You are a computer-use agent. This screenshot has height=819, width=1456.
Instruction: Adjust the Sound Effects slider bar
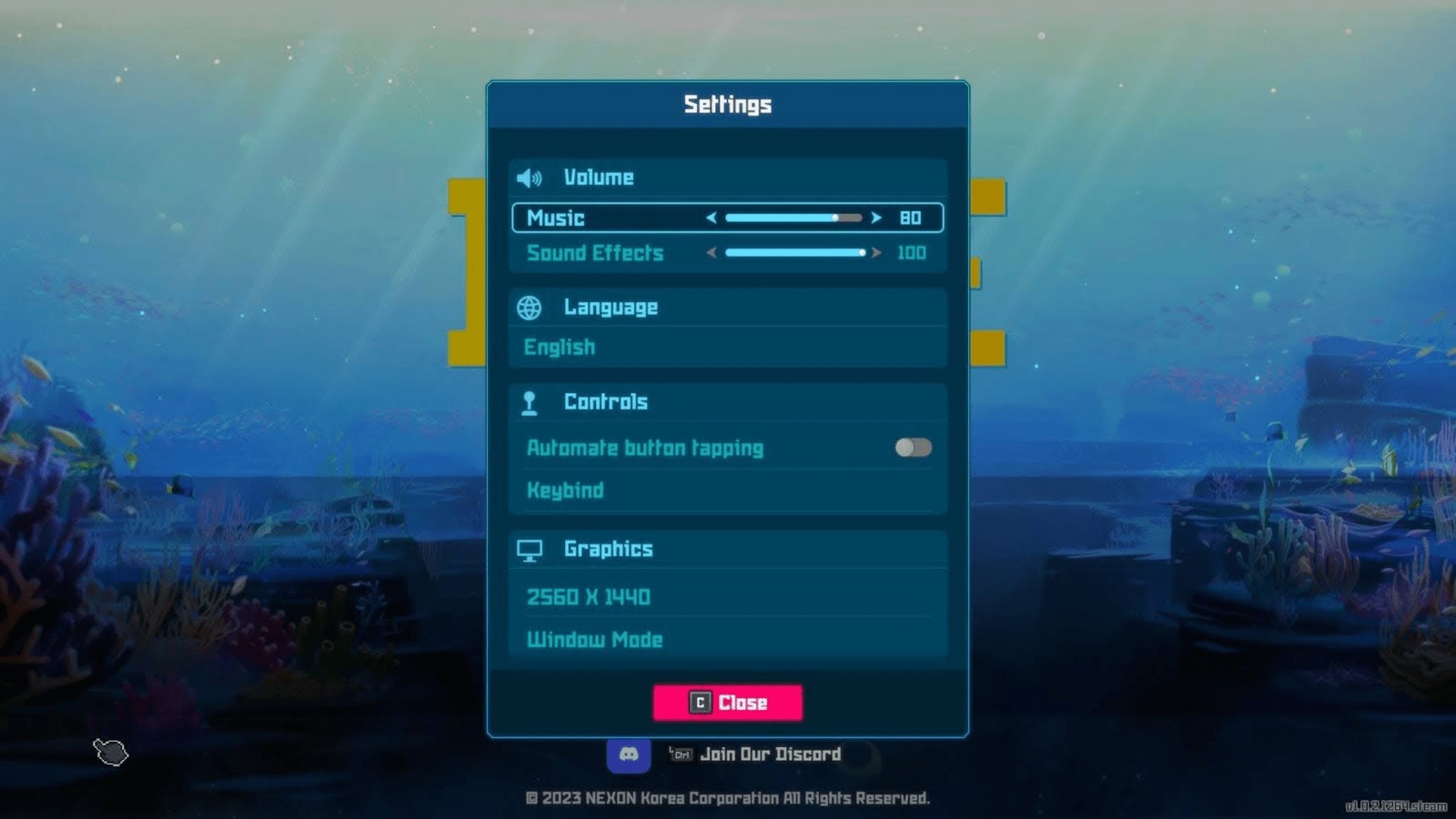pos(792,253)
